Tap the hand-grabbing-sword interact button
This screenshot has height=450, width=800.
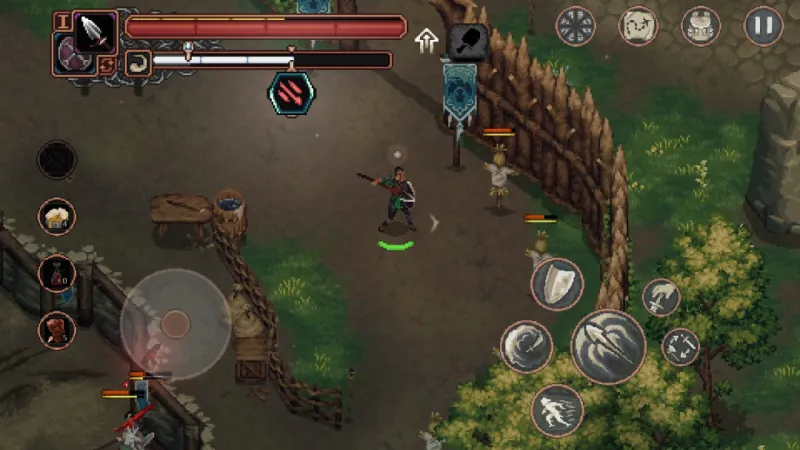pos(661,297)
